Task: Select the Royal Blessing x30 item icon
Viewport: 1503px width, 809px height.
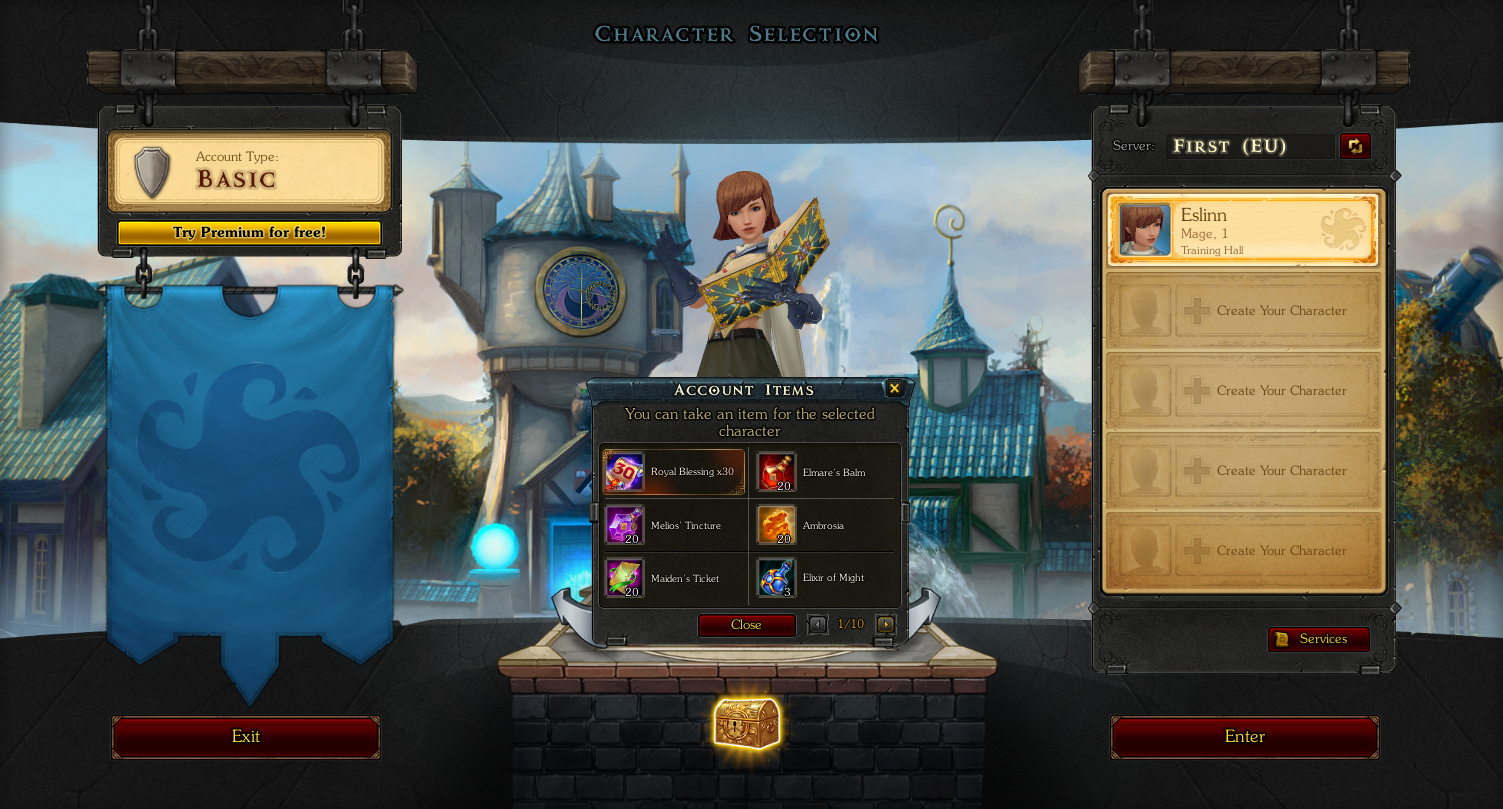Action: click(x=624, y=470)
